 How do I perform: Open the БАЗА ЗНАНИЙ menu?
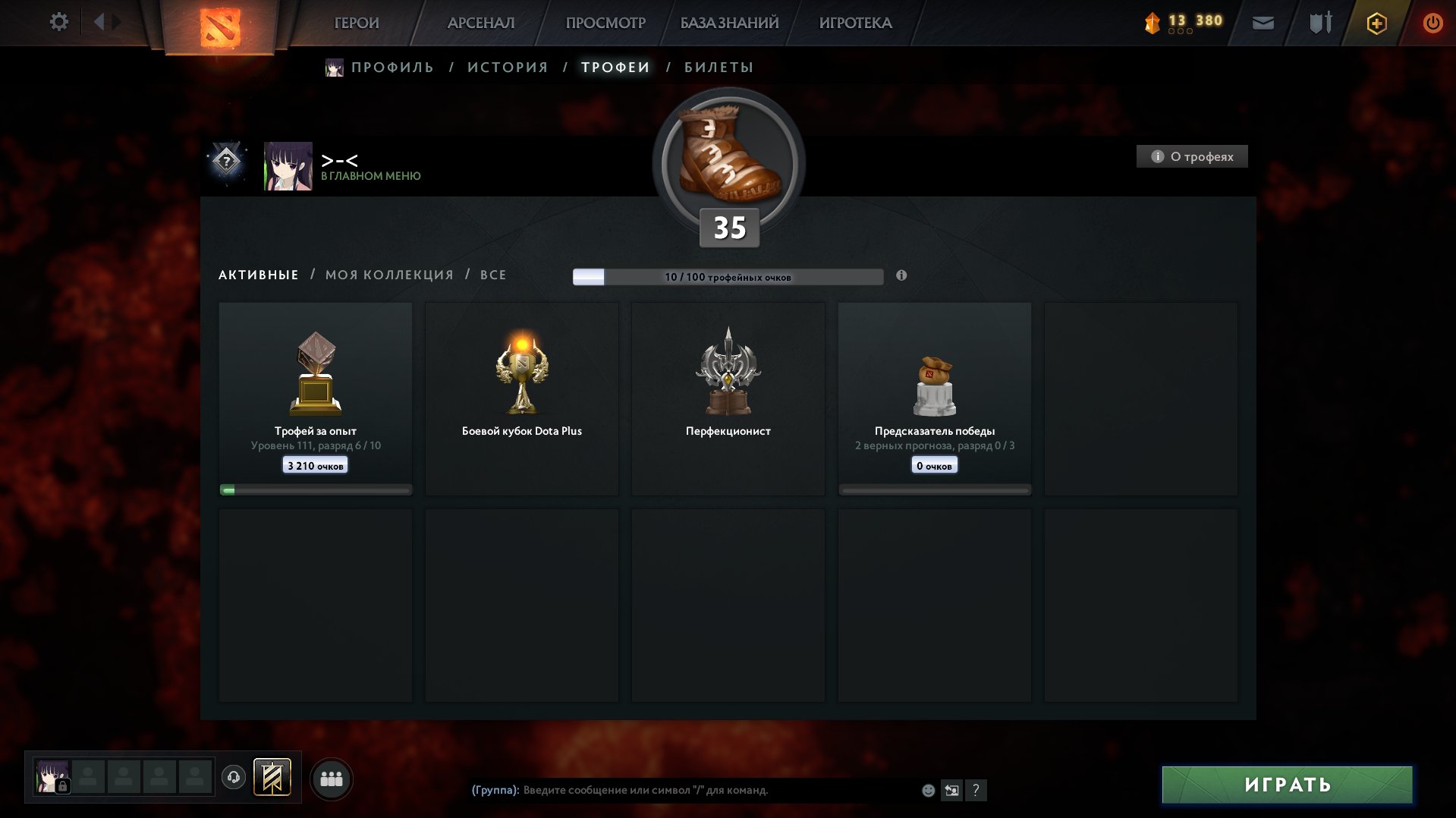click(x=729, y=23)
